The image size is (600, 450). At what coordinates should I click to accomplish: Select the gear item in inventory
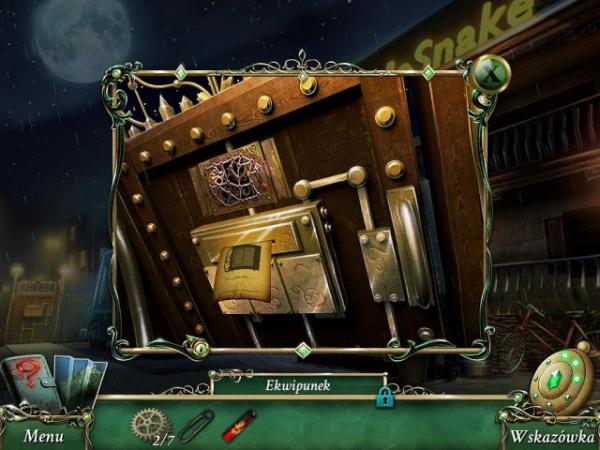(151, 423)
